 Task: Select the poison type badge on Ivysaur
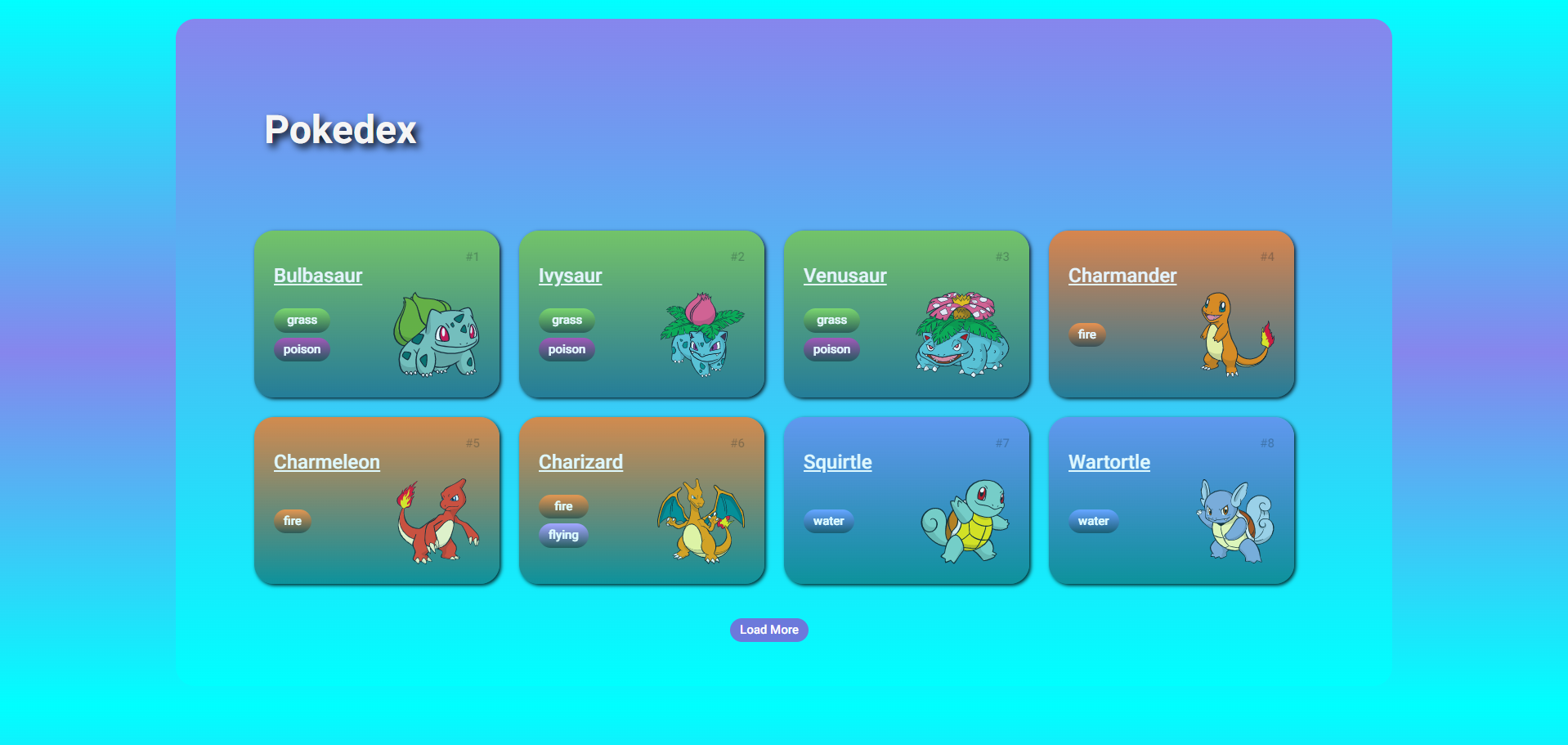(x=566, y=349)
